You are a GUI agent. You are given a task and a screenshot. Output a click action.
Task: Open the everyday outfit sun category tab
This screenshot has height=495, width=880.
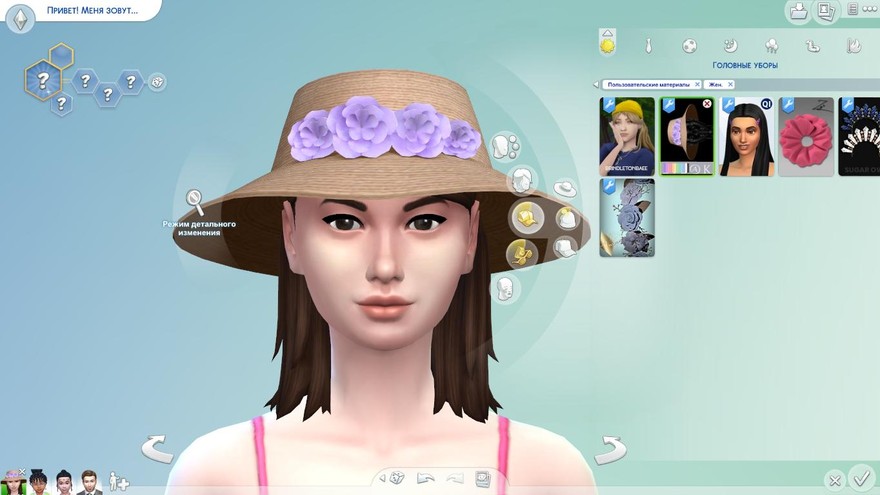pyautogui.click(x=607, y=45)
